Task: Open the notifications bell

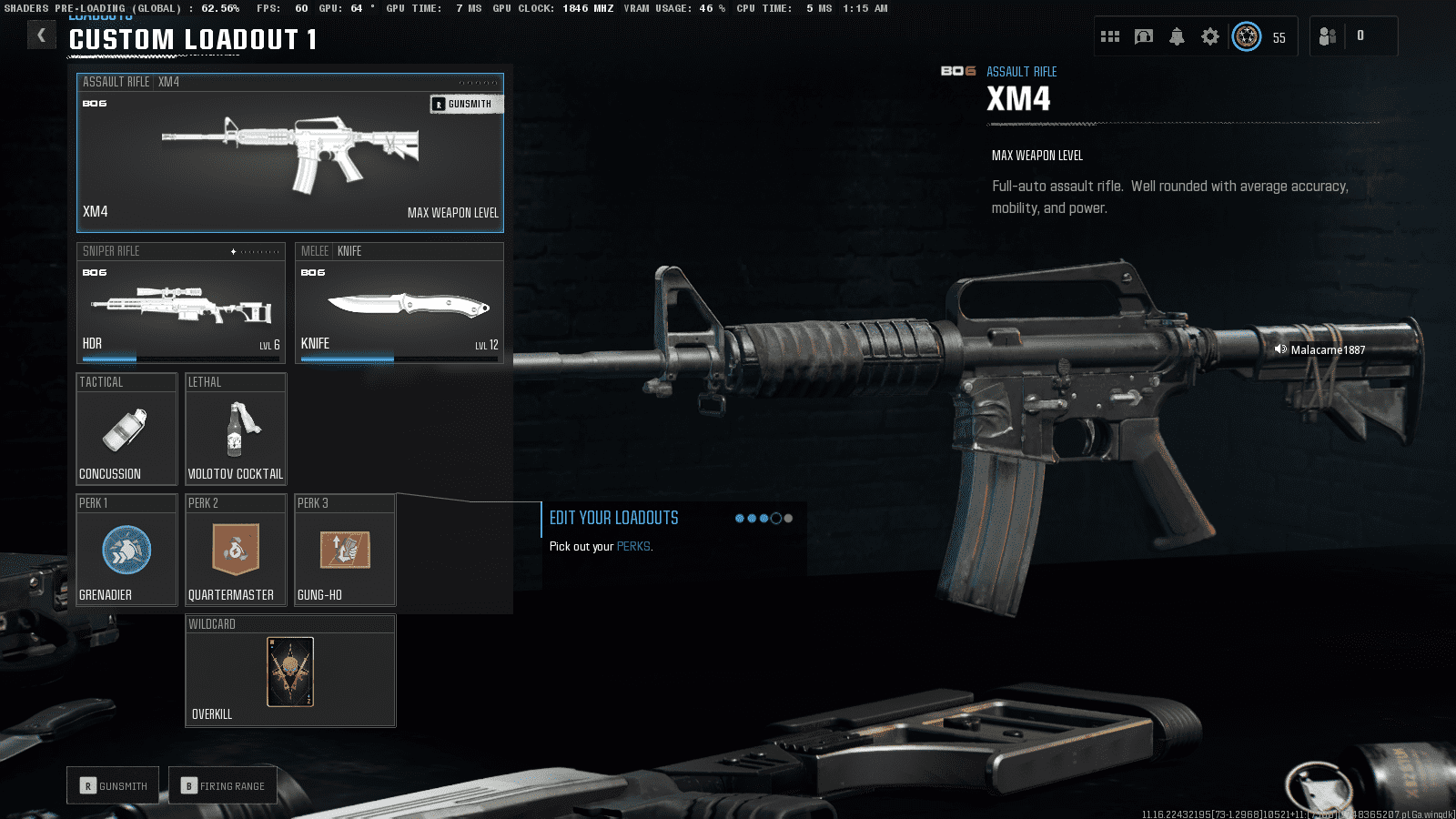Action: (1177, 36)
